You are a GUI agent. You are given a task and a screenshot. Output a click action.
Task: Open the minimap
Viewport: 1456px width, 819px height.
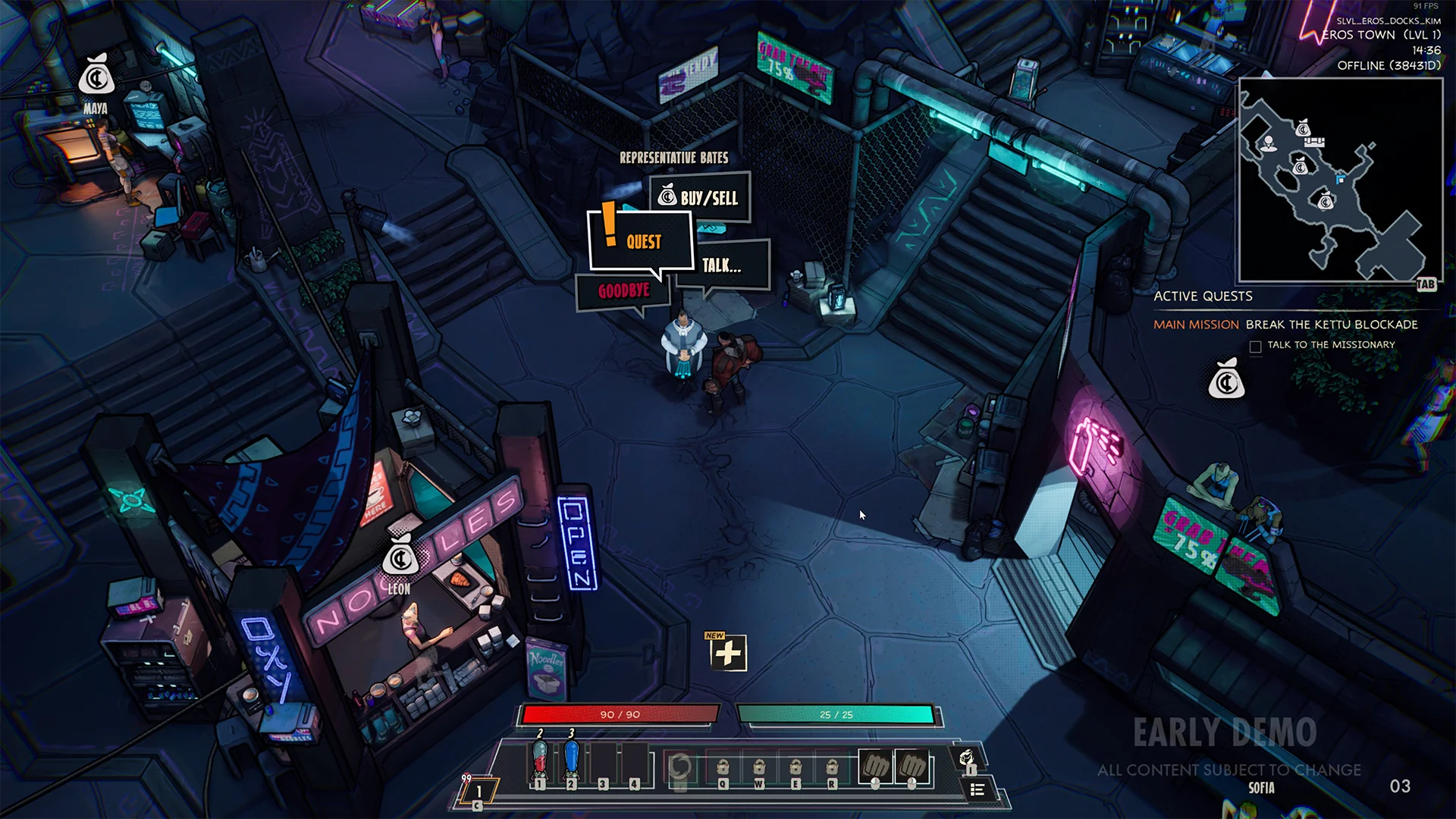[x=1340, y=180]
